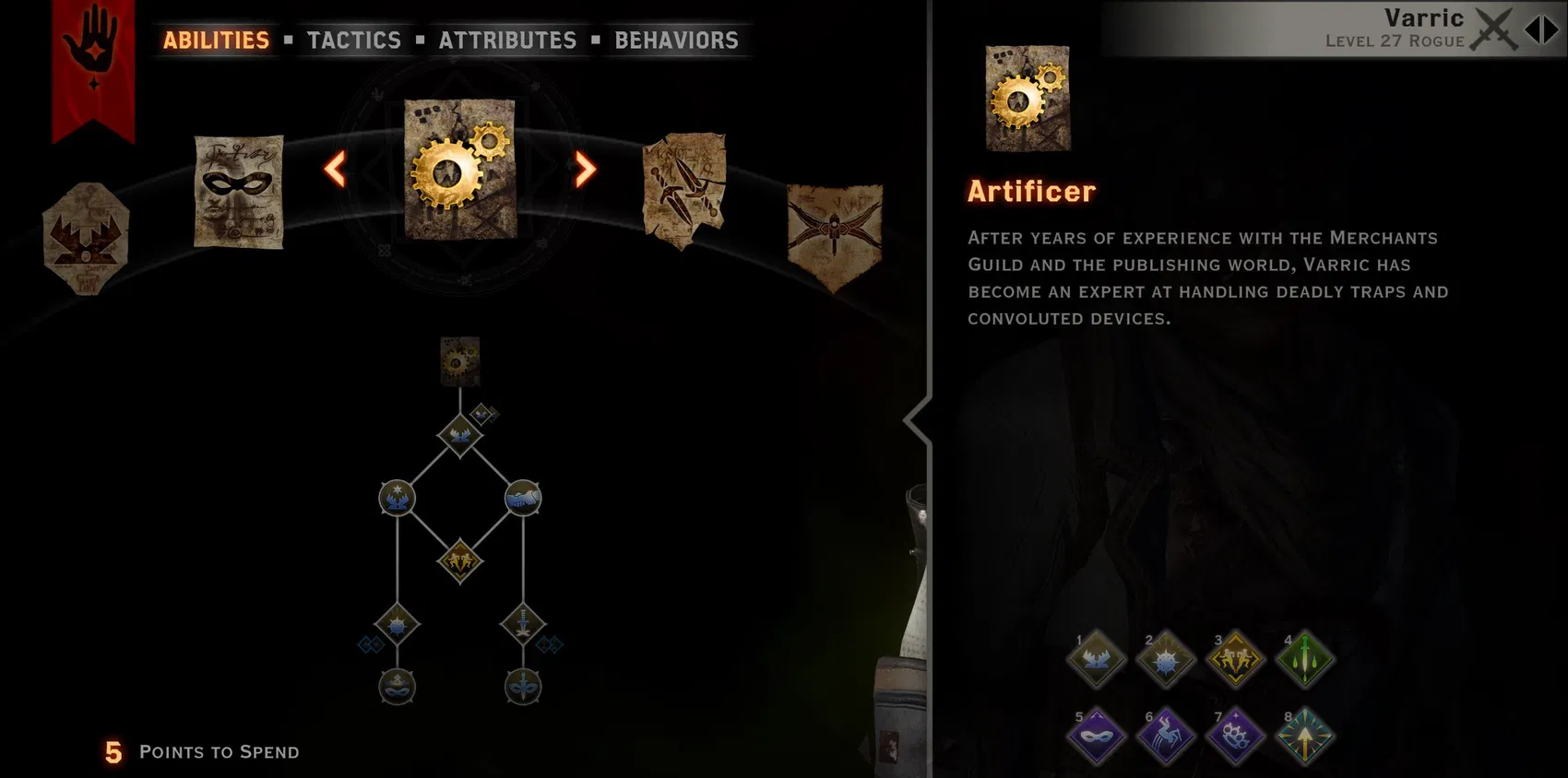Viewport: 1568px width, 778px height.
Task: Click the stealth mask in ability slot 5
Action: (x=1096, y=737)
